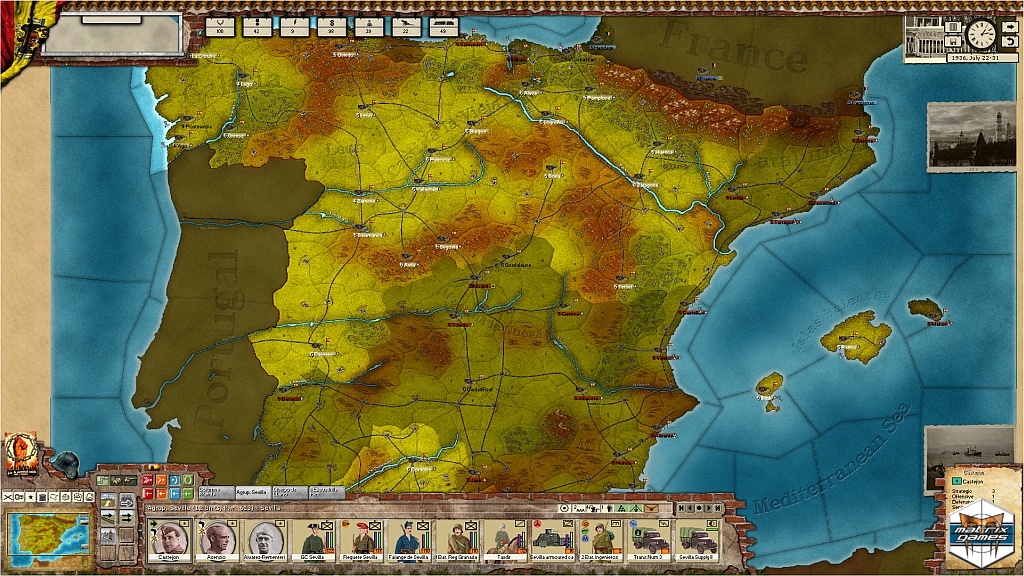Select the Asensio leader card
Screen dimensions: 1024x576
pyautogui.click(x=214, y=541)
